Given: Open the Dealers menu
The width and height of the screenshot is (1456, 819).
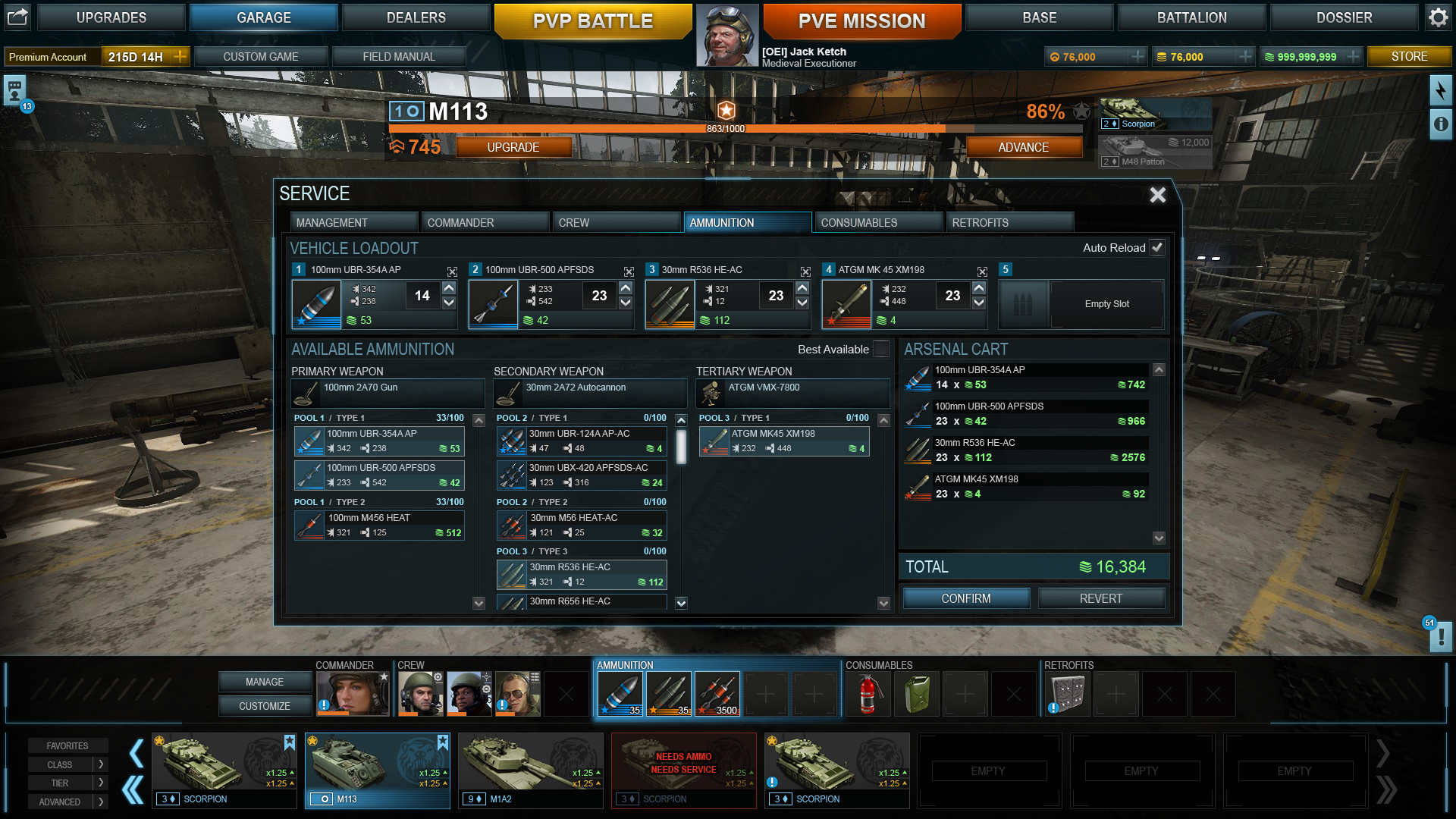Looking at the screenshot, I should click(x=416, y=17).
